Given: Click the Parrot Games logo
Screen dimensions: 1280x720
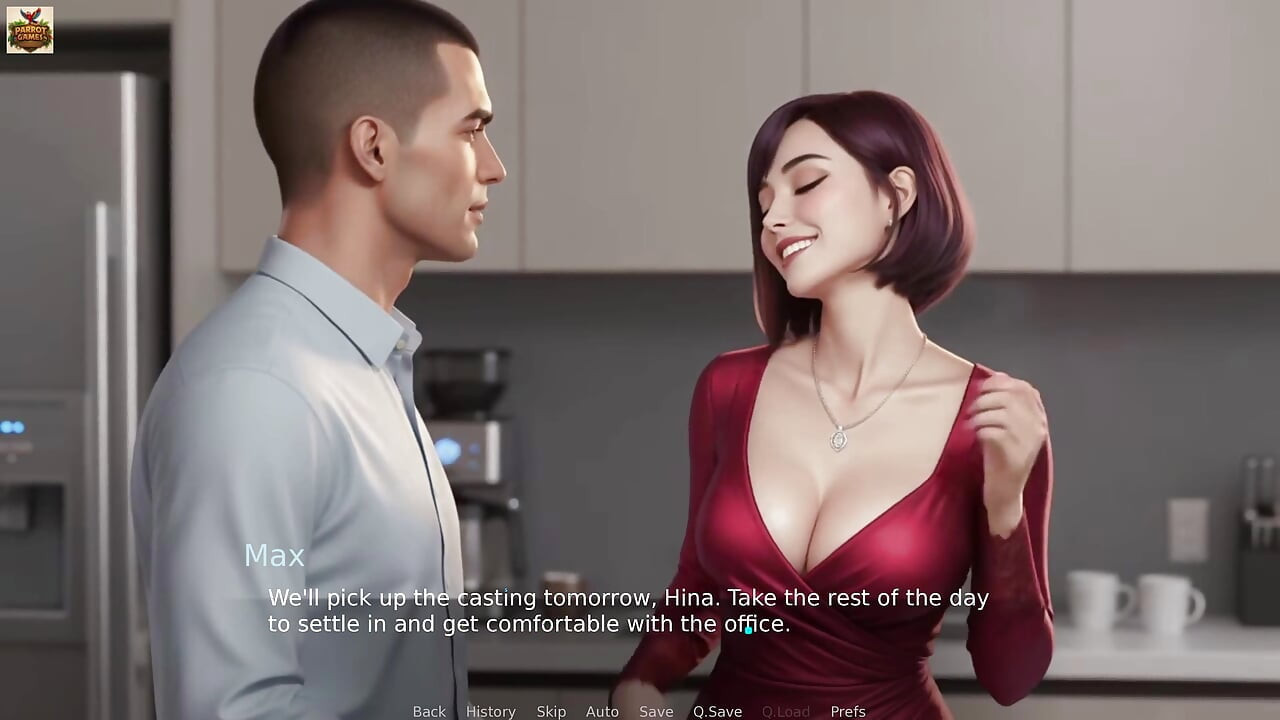Looking at the screenshot, I should point(31,31).
